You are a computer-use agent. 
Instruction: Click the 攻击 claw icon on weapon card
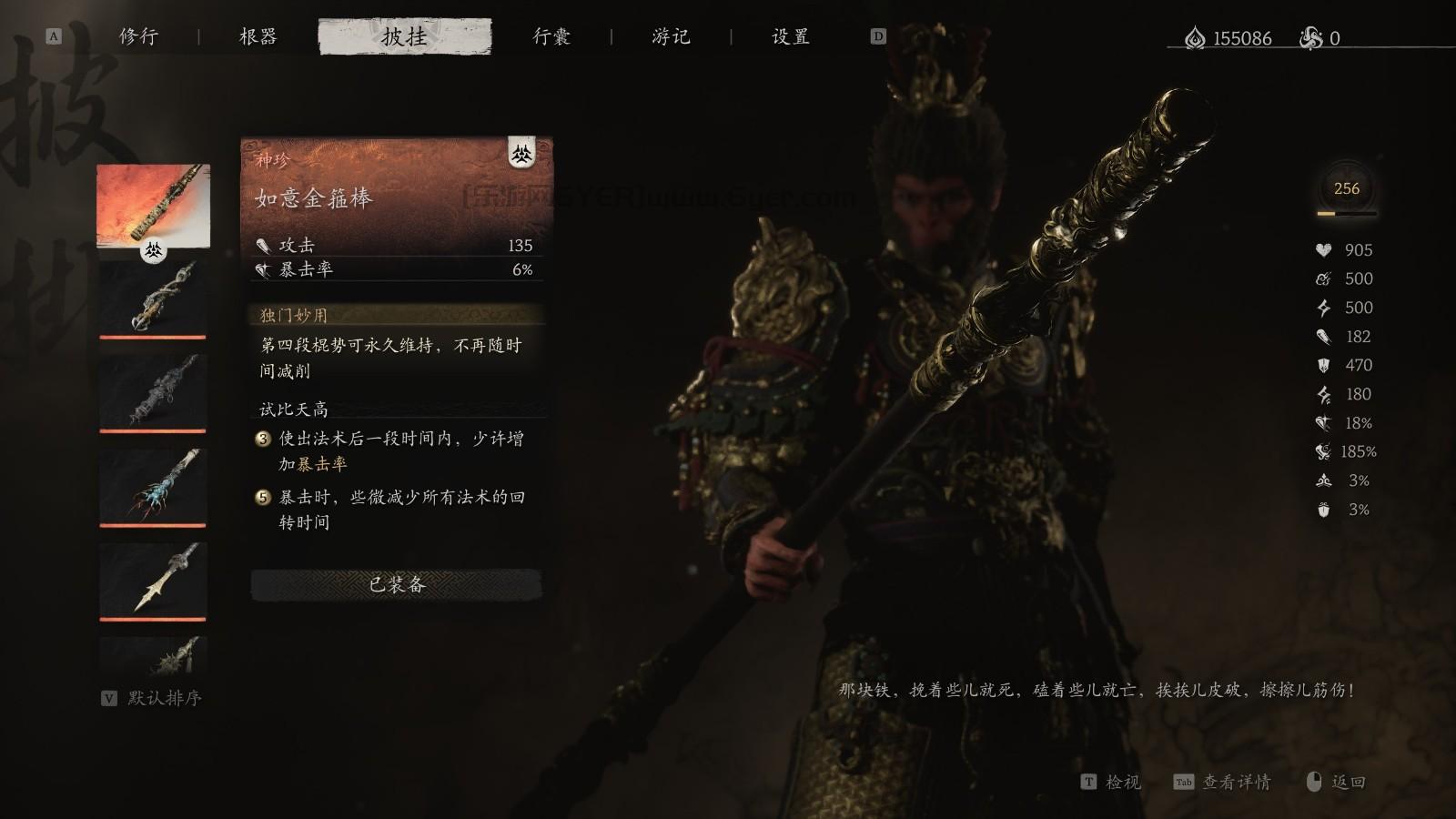coord(265,245)
